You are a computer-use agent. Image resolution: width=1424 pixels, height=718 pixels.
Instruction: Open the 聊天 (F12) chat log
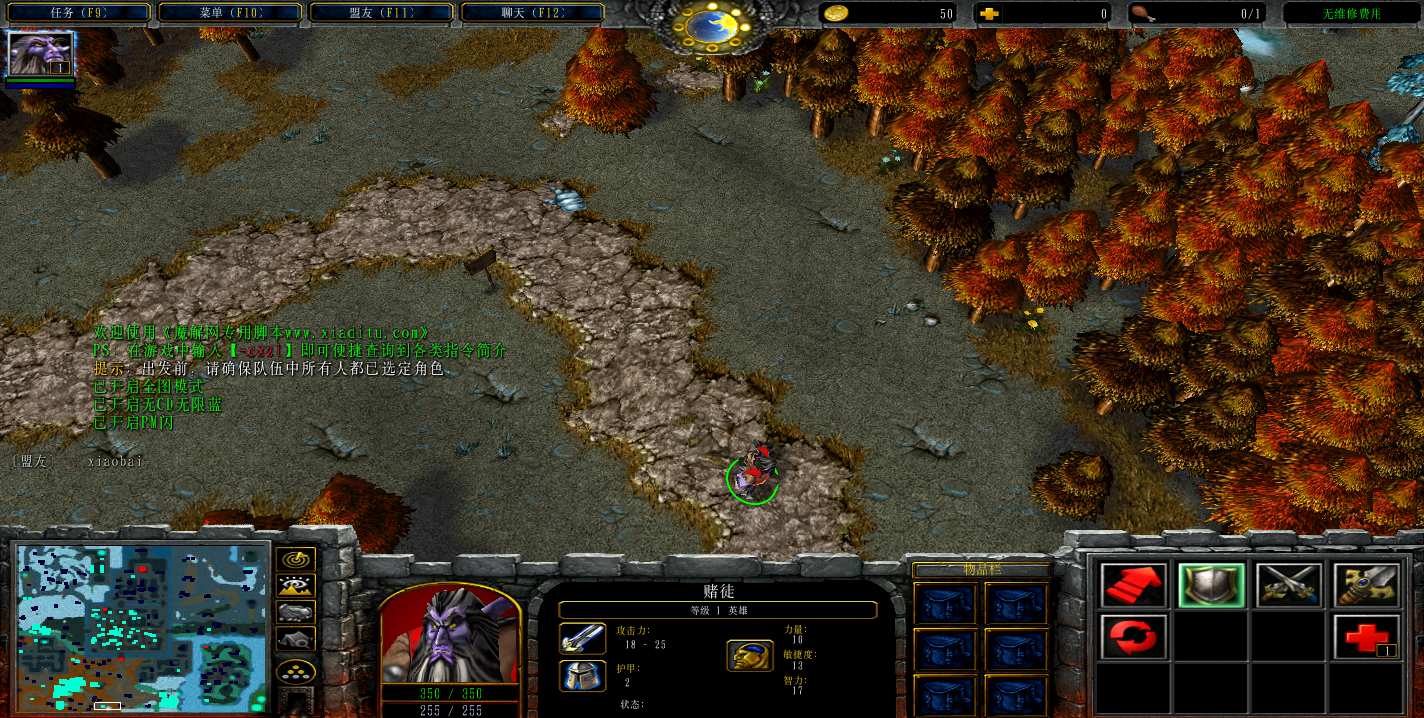pyautogui.click(x=534, y=13)
